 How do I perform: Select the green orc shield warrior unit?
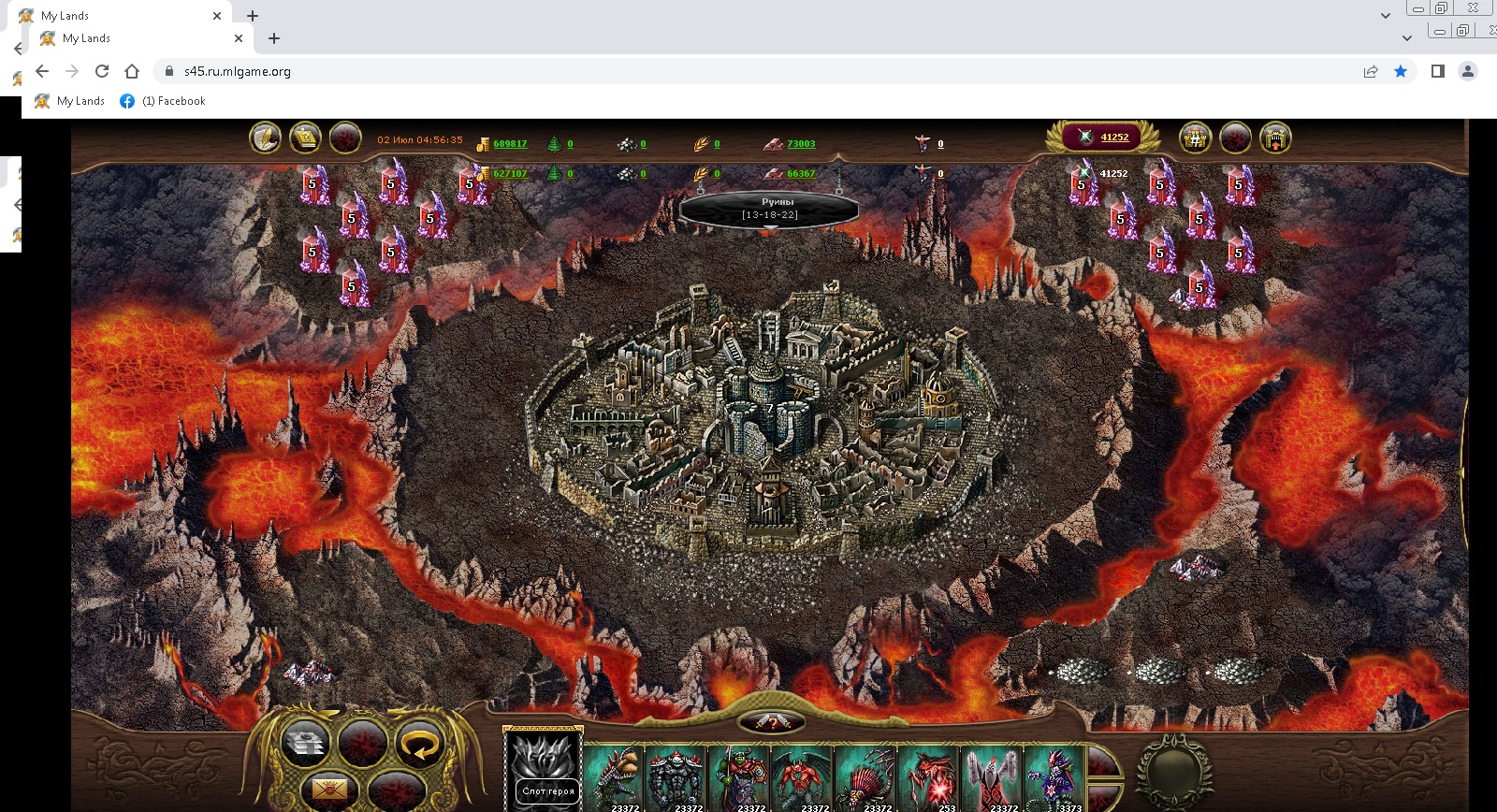[739, 776]
